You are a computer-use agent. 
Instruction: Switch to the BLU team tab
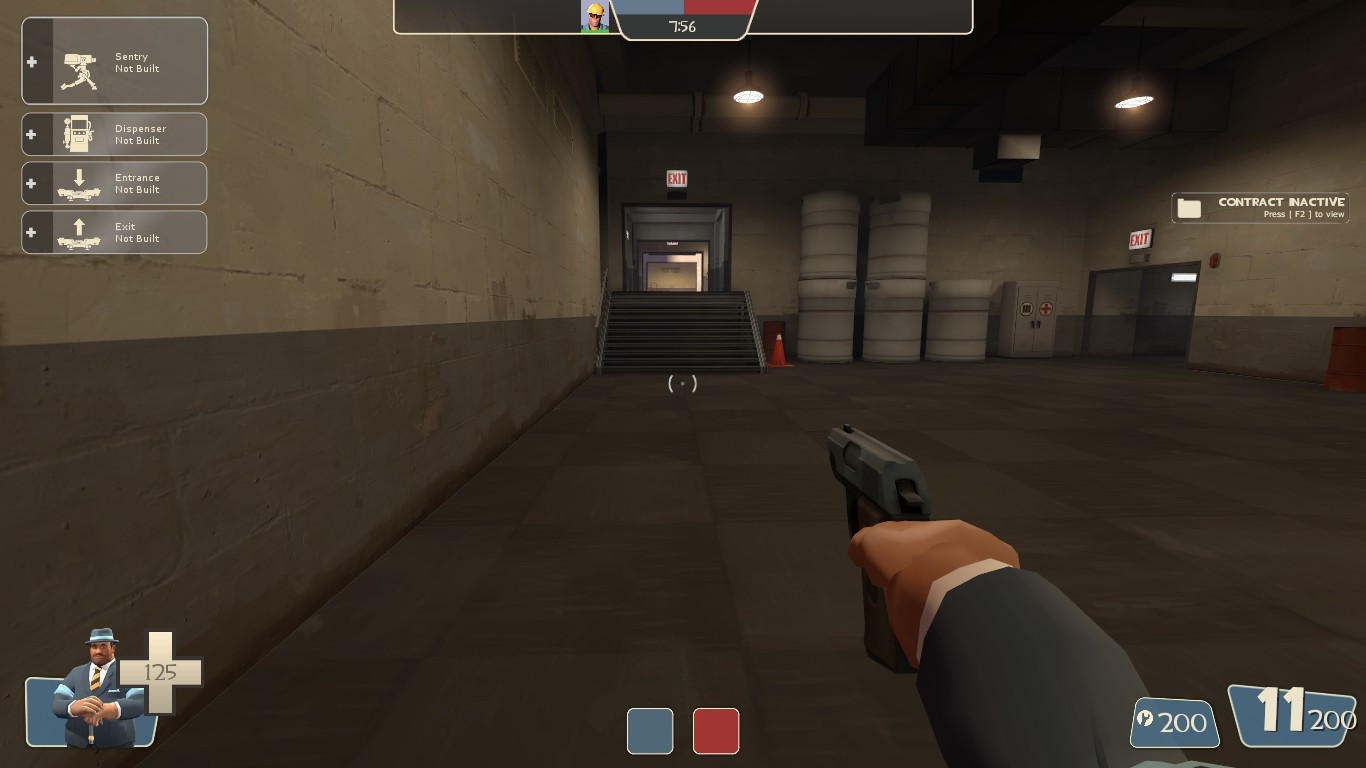[650, 732]
